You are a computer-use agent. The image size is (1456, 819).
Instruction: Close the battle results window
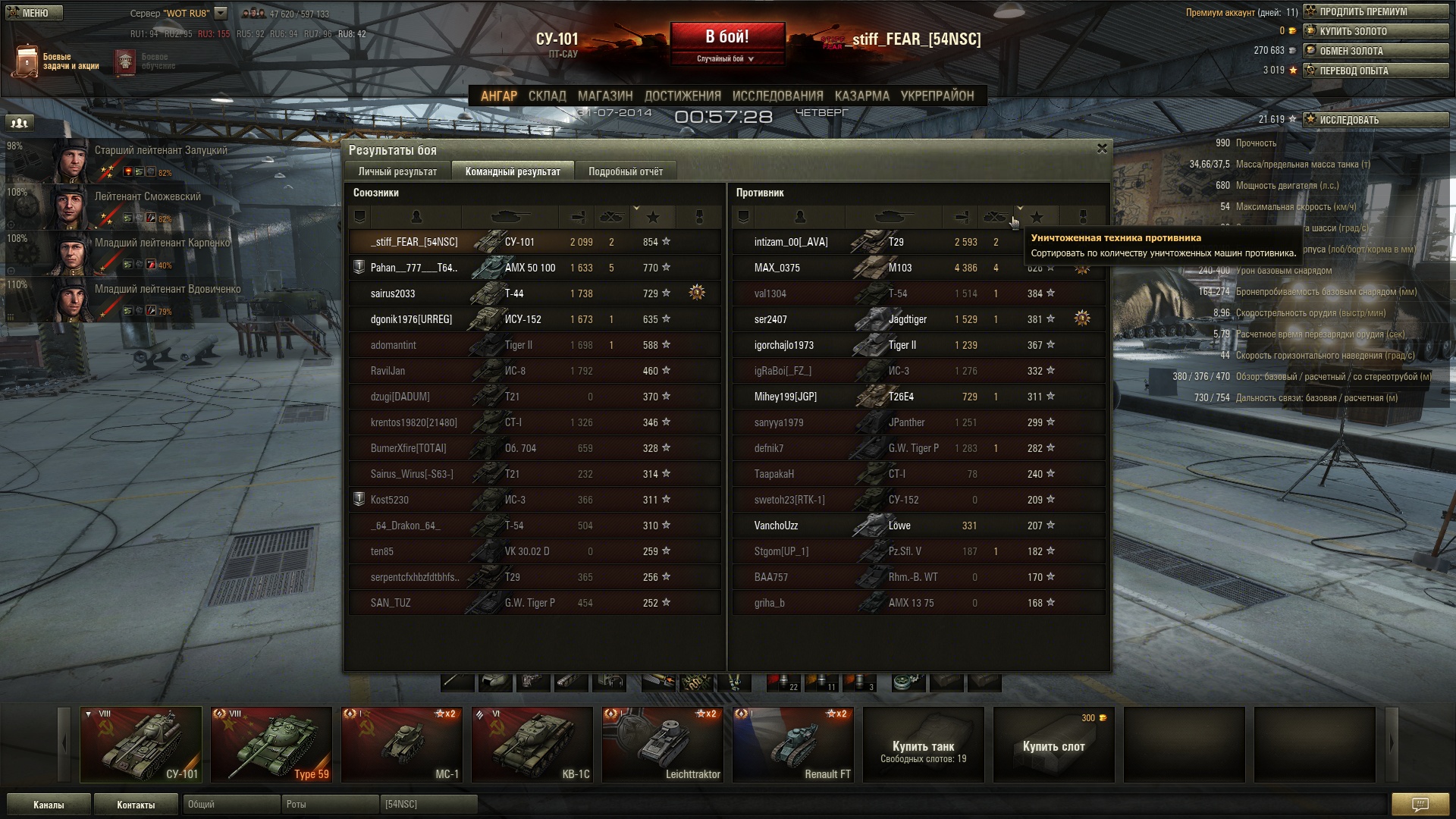click(1102, 149)
